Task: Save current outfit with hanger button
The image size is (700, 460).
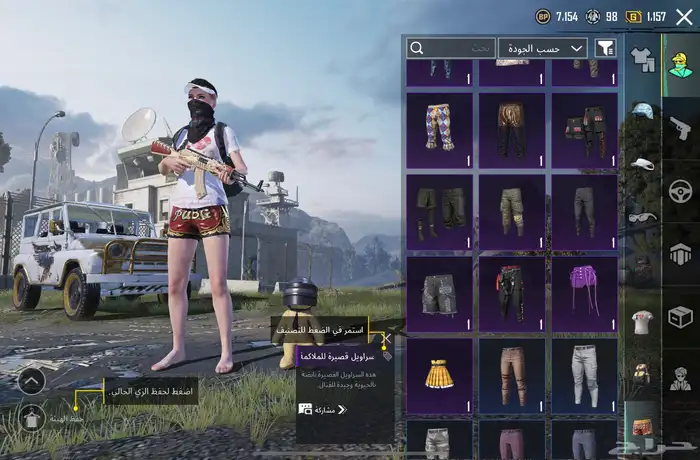Action: [x=31, y=417]
